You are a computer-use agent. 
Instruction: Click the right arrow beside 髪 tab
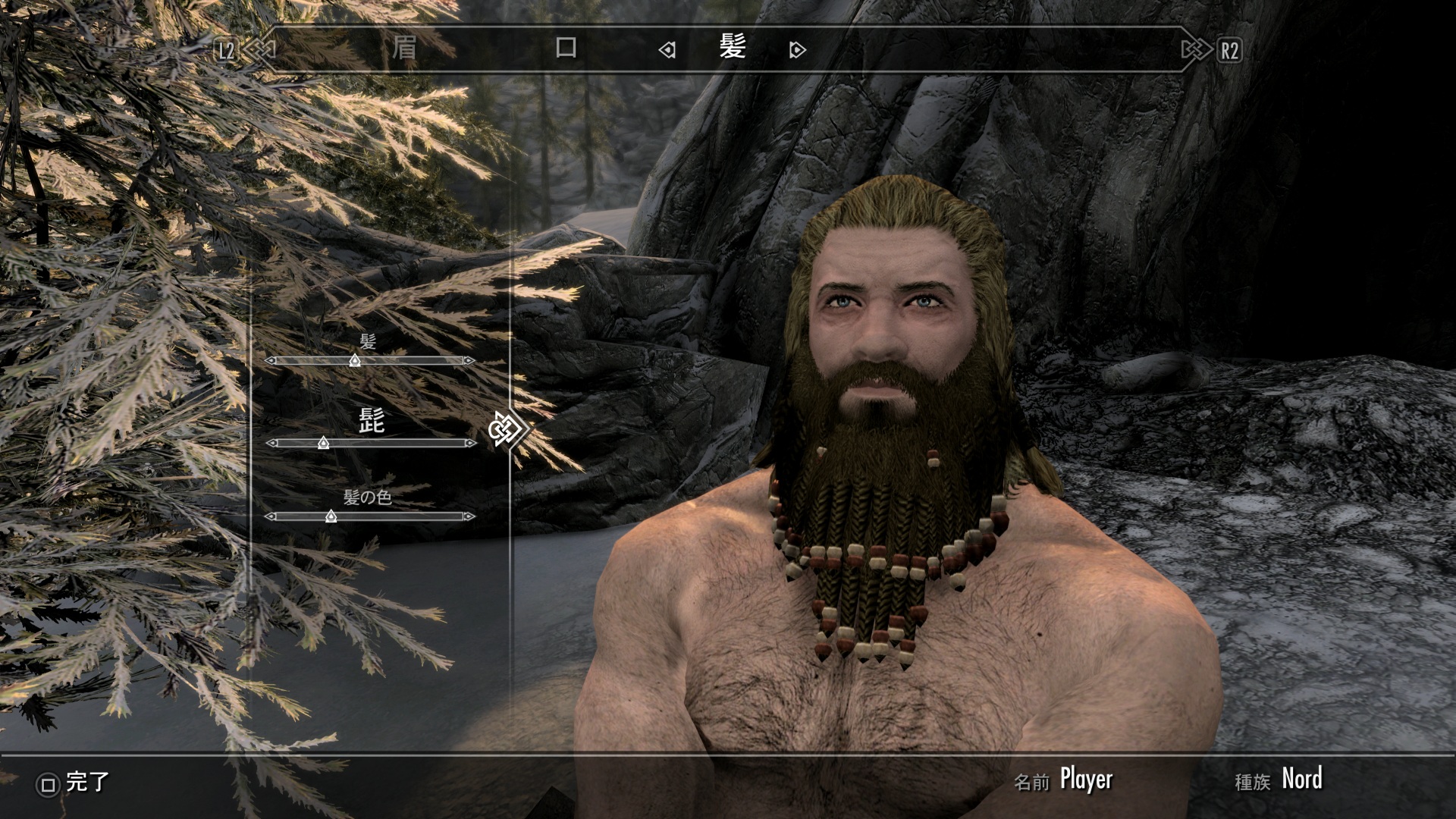coord(797,50)
